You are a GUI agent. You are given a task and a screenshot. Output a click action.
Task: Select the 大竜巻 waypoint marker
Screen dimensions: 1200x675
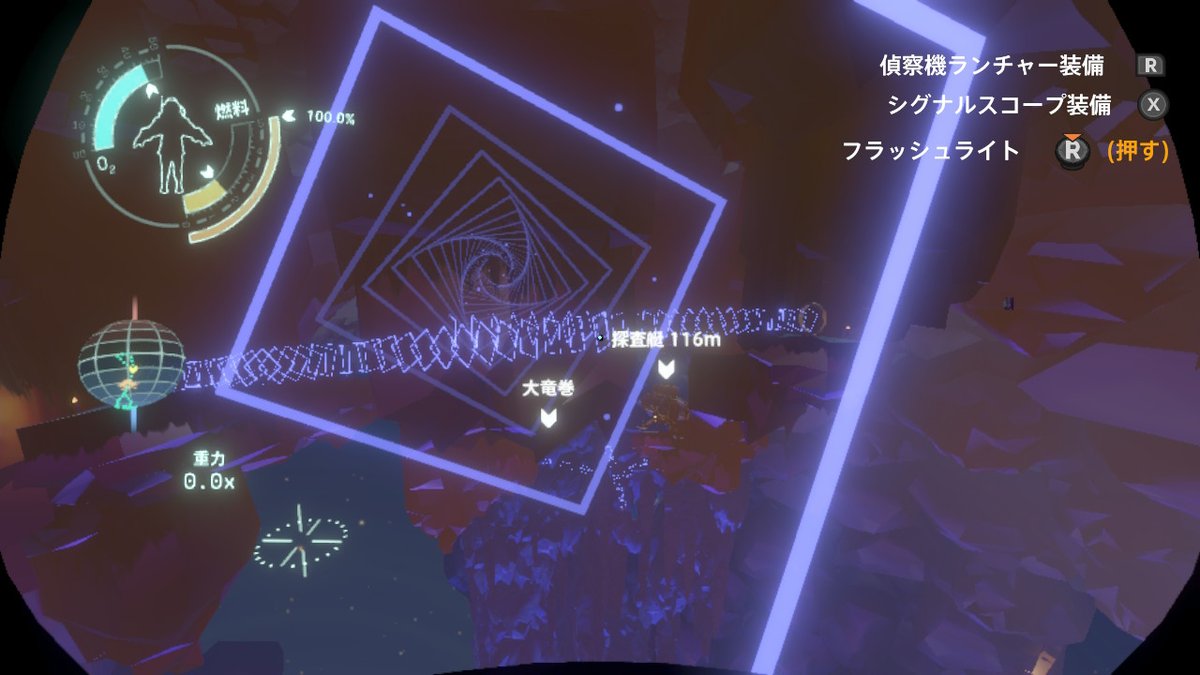click(x=548, y=416)
